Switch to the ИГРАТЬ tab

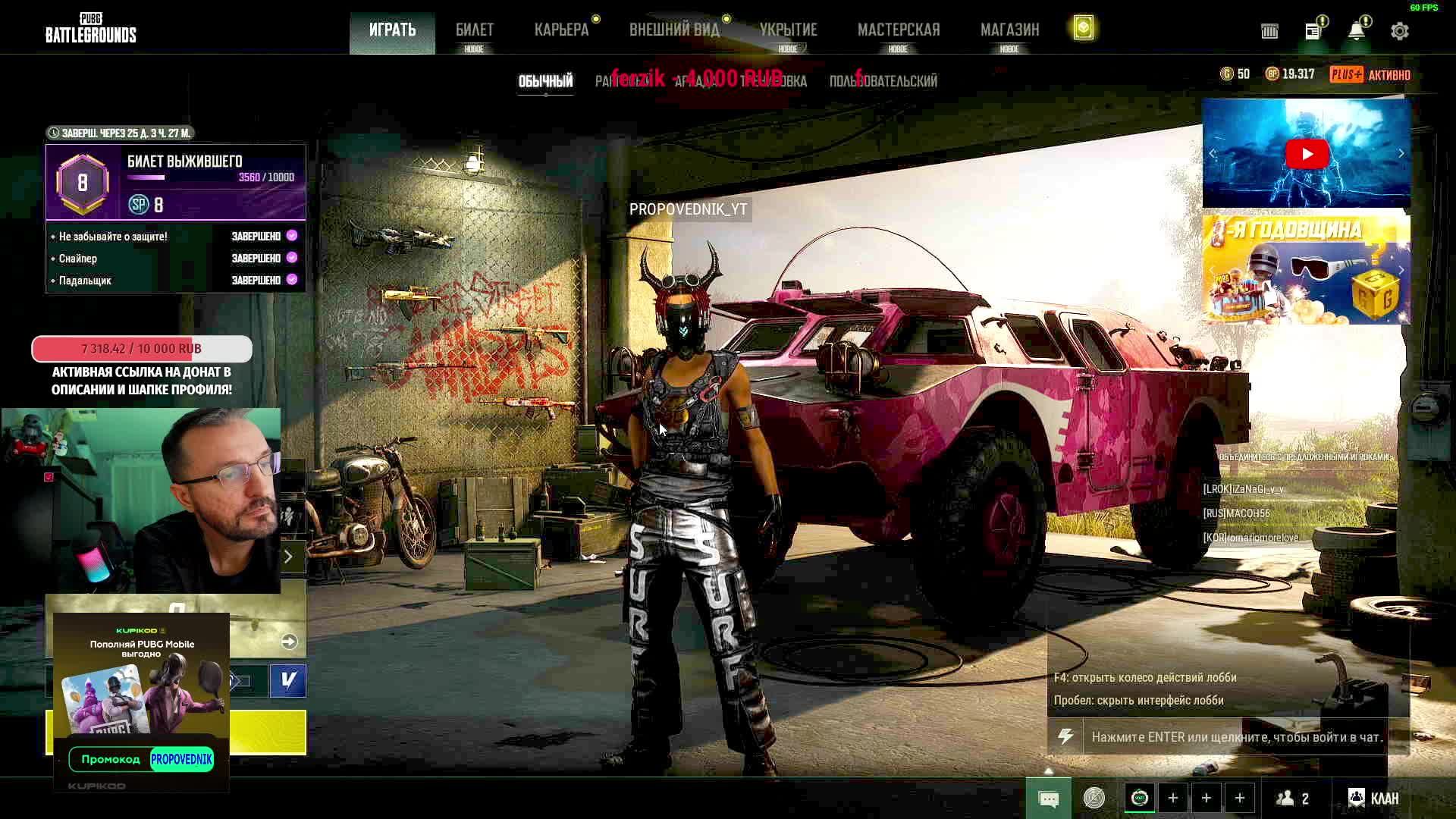click(x=392, y=30)
